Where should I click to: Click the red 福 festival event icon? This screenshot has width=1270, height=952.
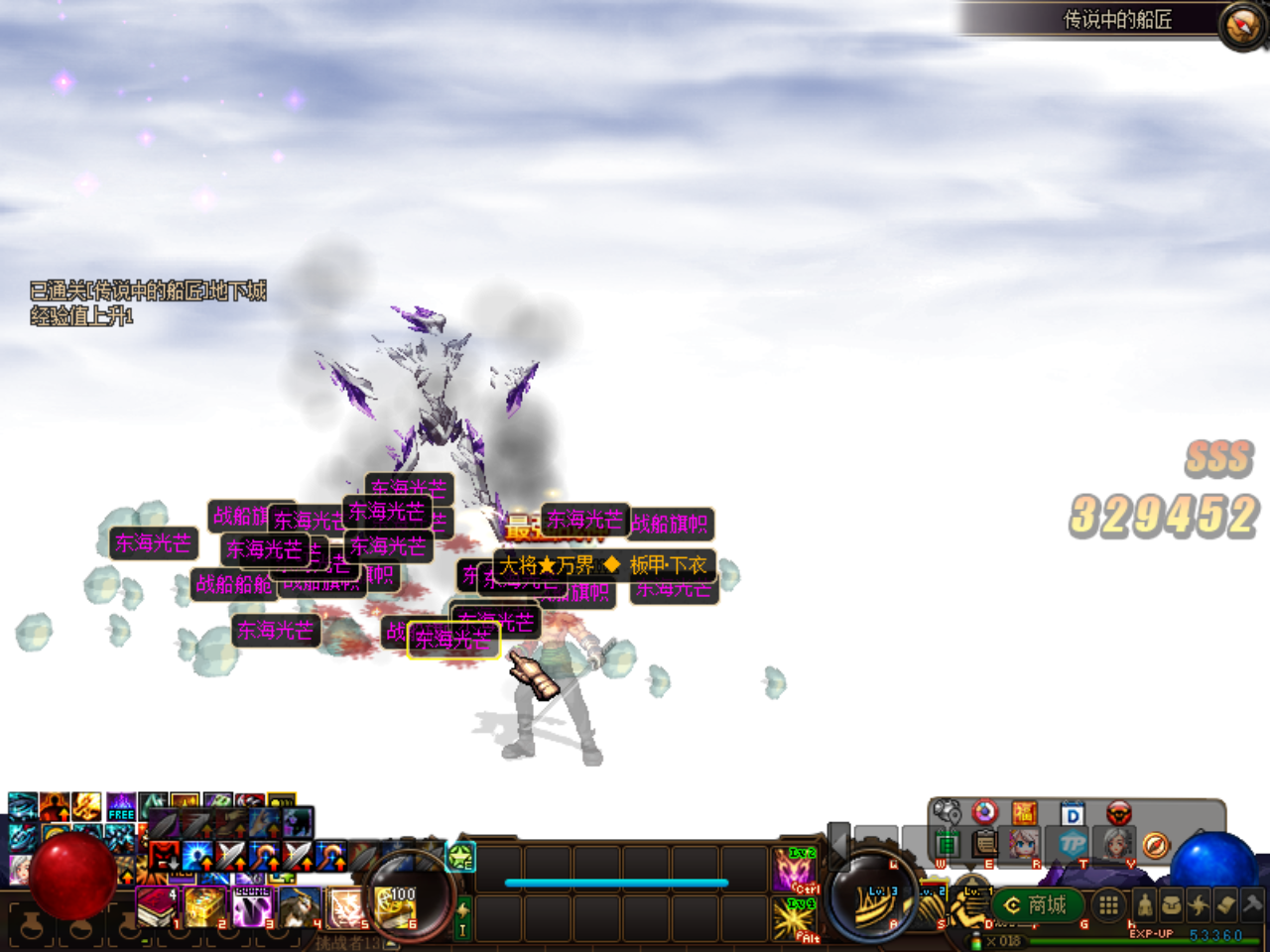[1024, 812]
